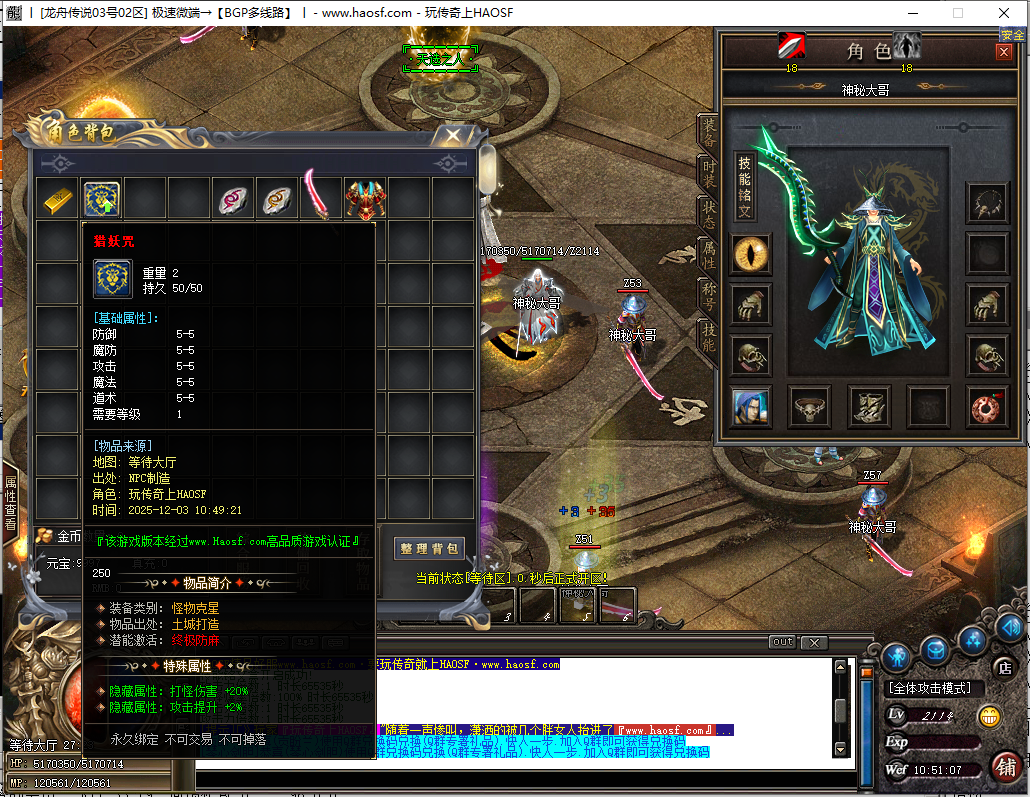The height and width of the screenshot is (797, 1030).
Task: Open the 属性 attributes tab
Action: coord(709,258)
